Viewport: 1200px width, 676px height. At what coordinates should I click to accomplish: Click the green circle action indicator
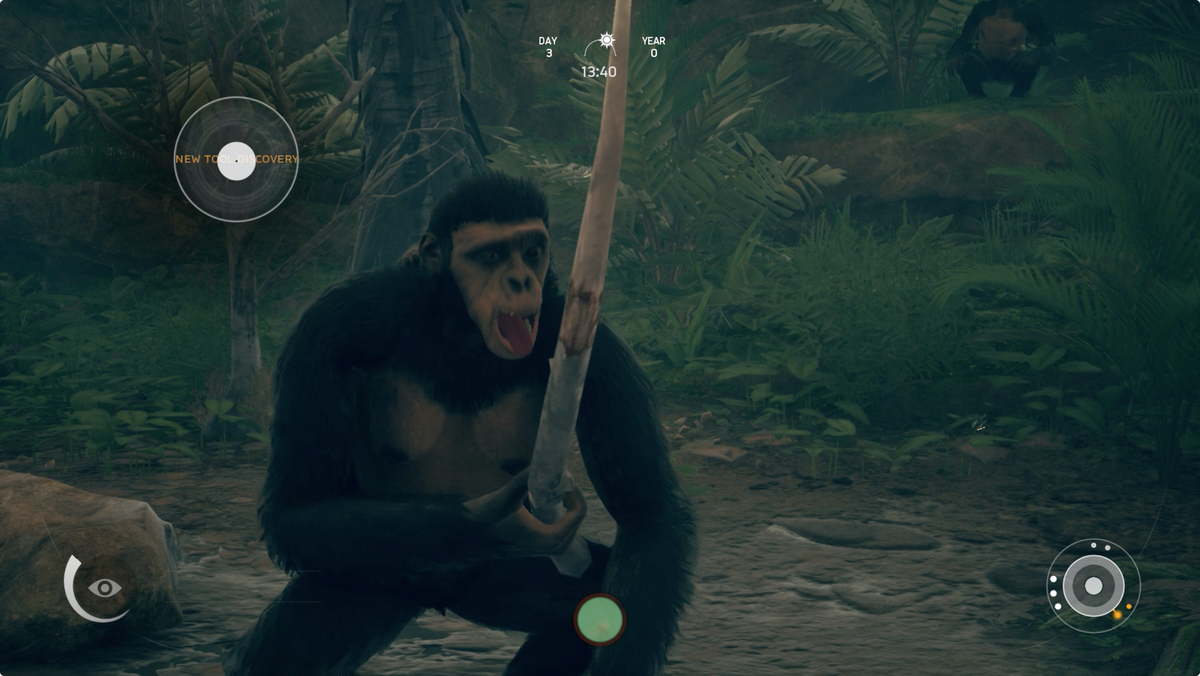click(x=599, y=619)
